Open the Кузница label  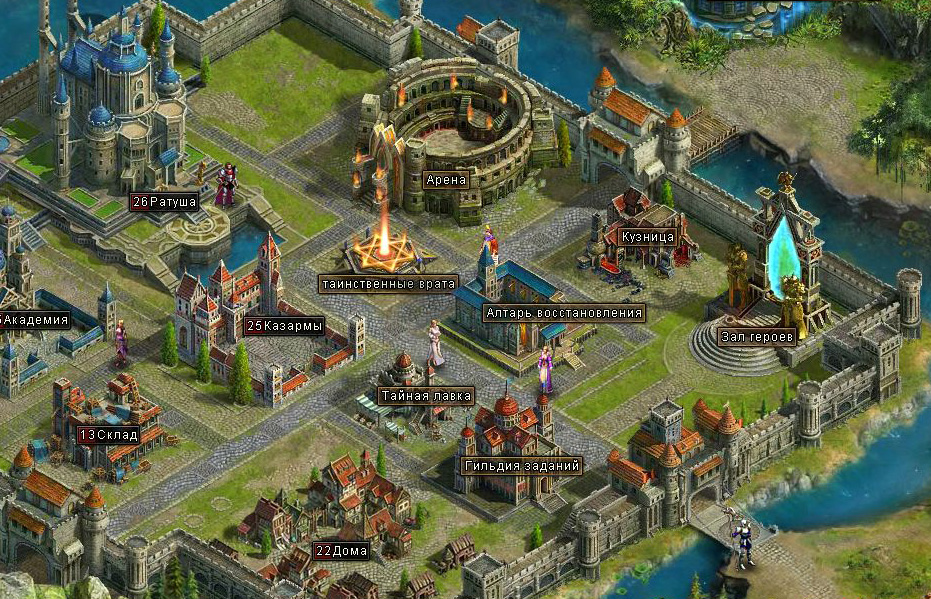pos(646,237)
